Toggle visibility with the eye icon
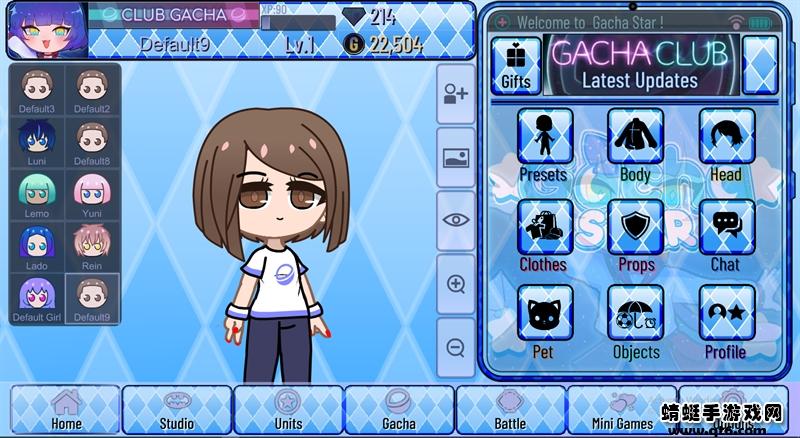This screenshot has height=438, width=800. (456, 220)
